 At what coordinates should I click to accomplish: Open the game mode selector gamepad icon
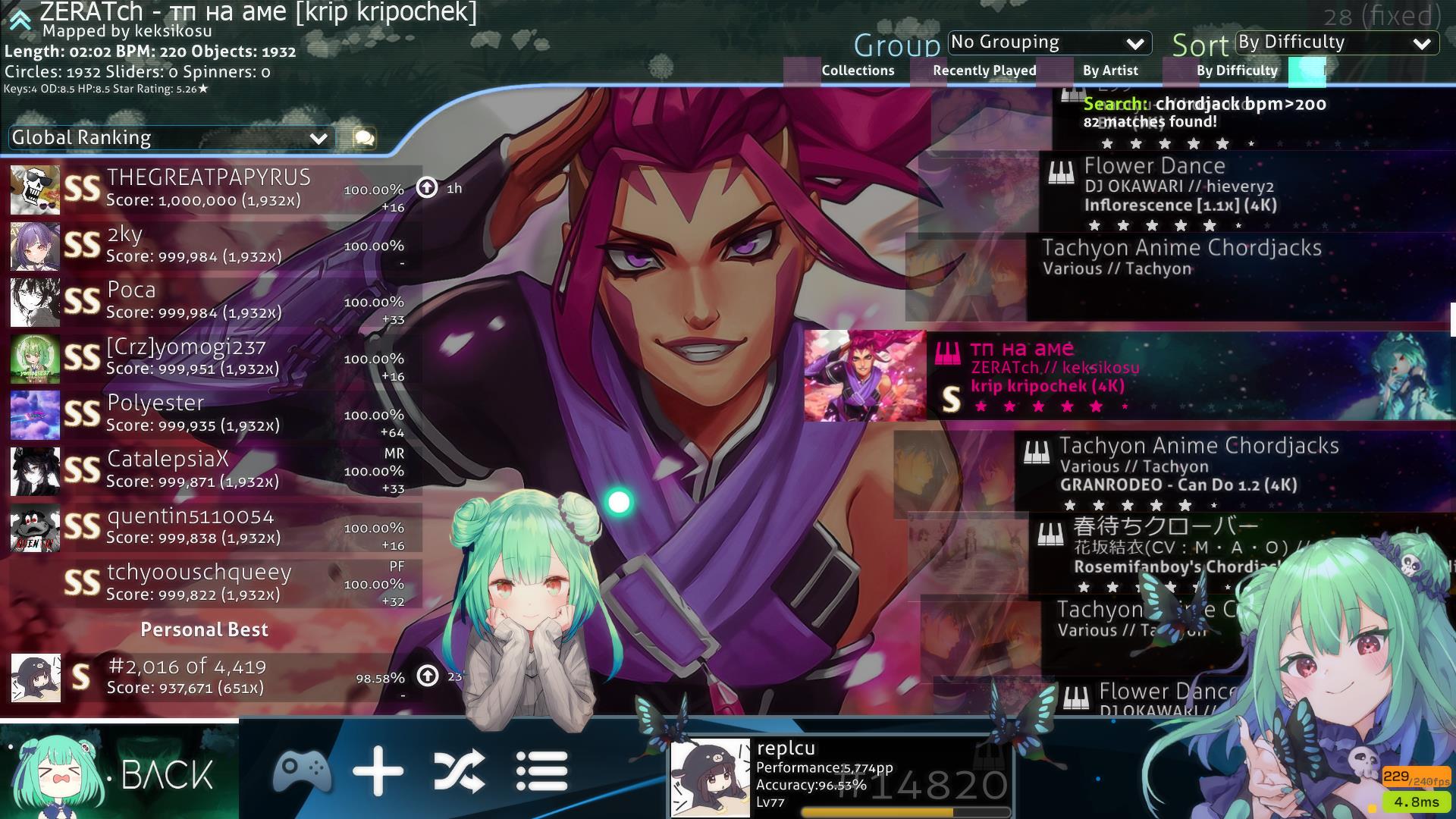click(x=302, y=772)
